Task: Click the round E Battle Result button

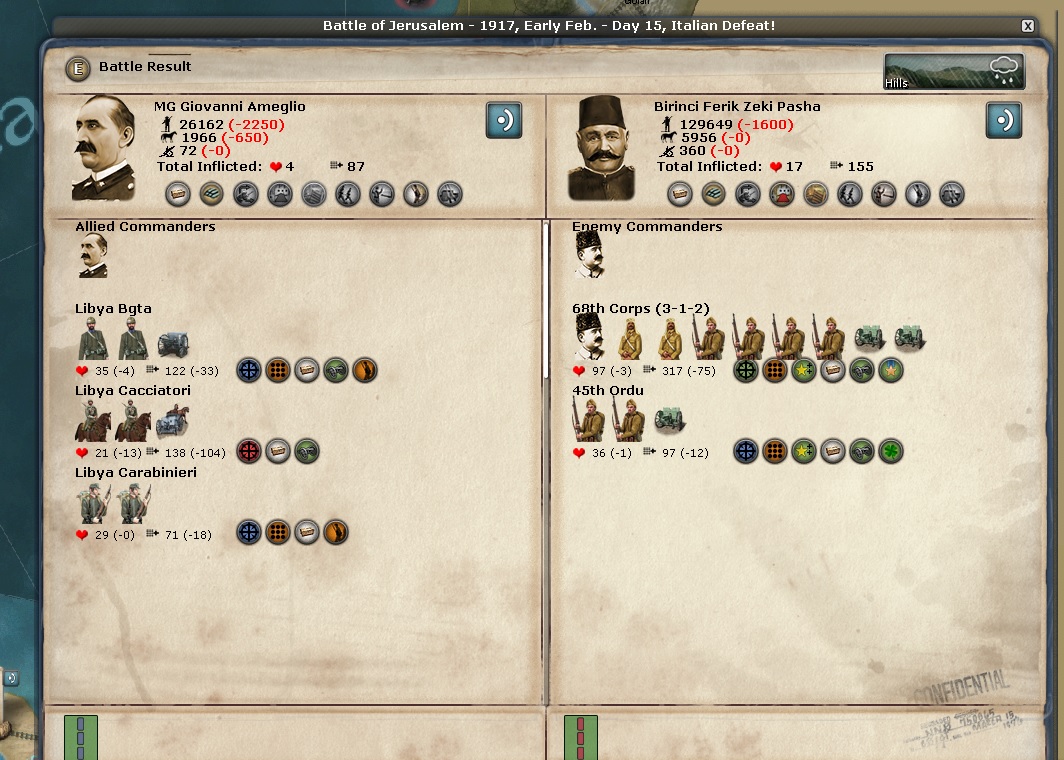Action: coord(77,68)
